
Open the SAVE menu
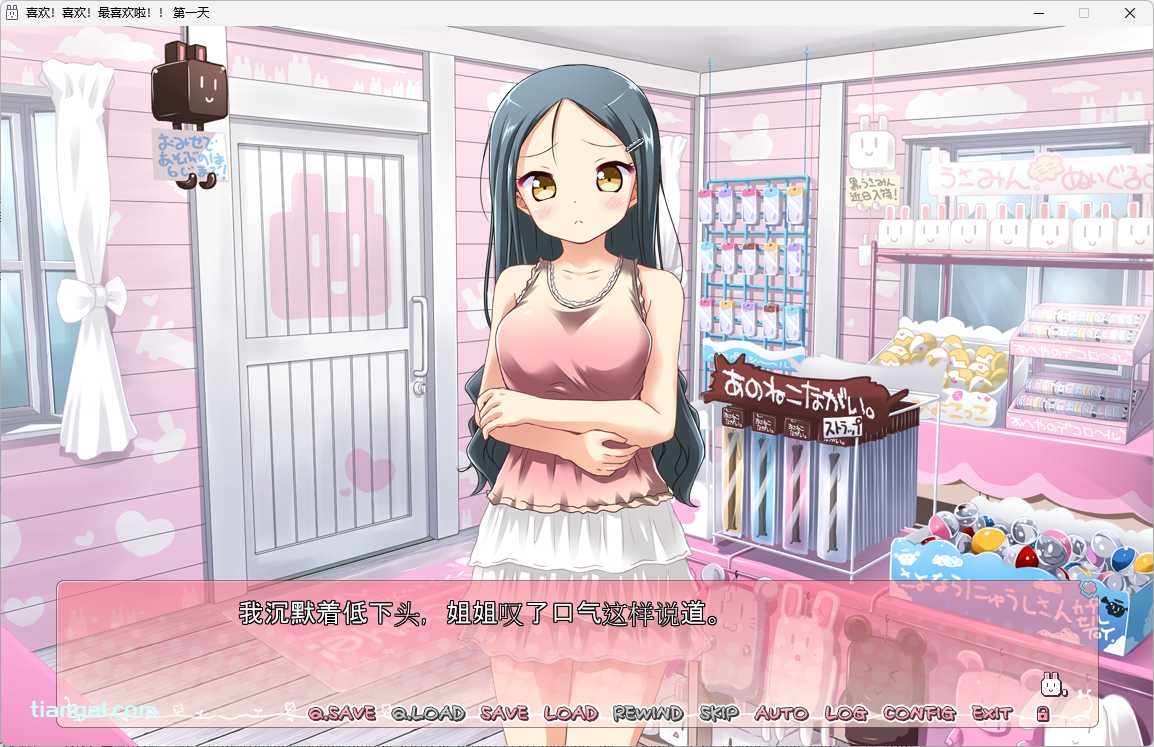504,713
